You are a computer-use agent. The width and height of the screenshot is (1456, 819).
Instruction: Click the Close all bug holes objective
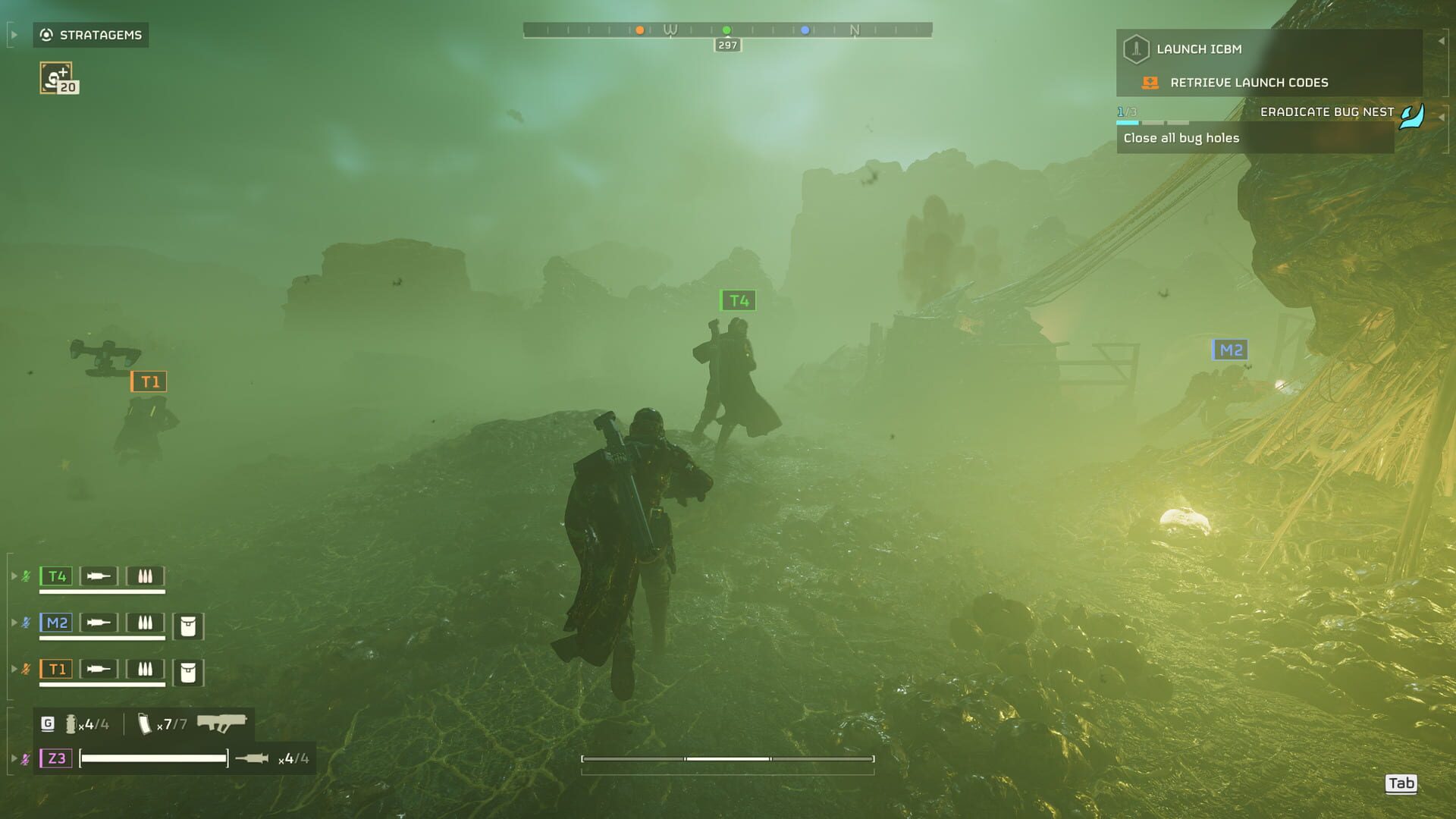pyautogui.click(x=1180, y=138)
